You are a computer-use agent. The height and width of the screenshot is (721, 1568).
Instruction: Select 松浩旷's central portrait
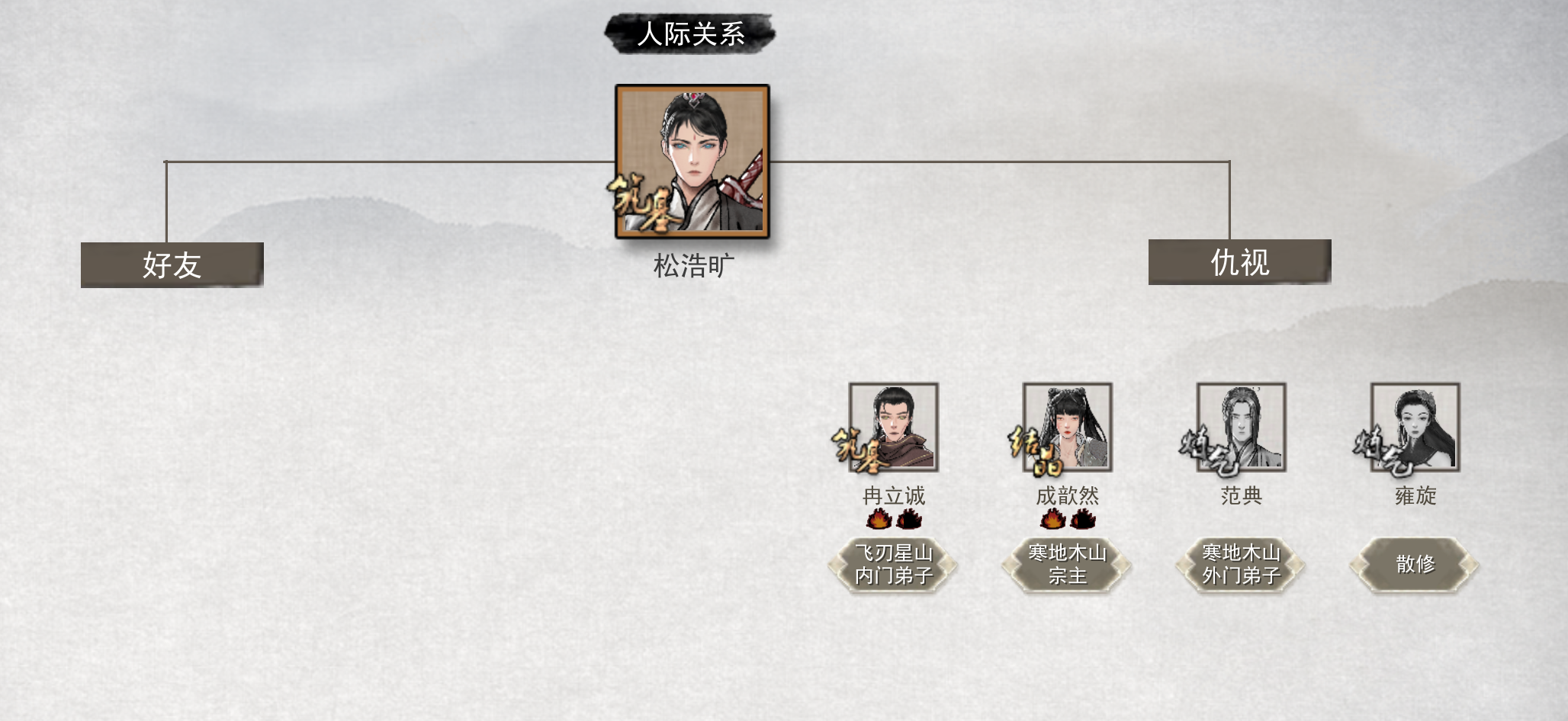pos(692,162)
